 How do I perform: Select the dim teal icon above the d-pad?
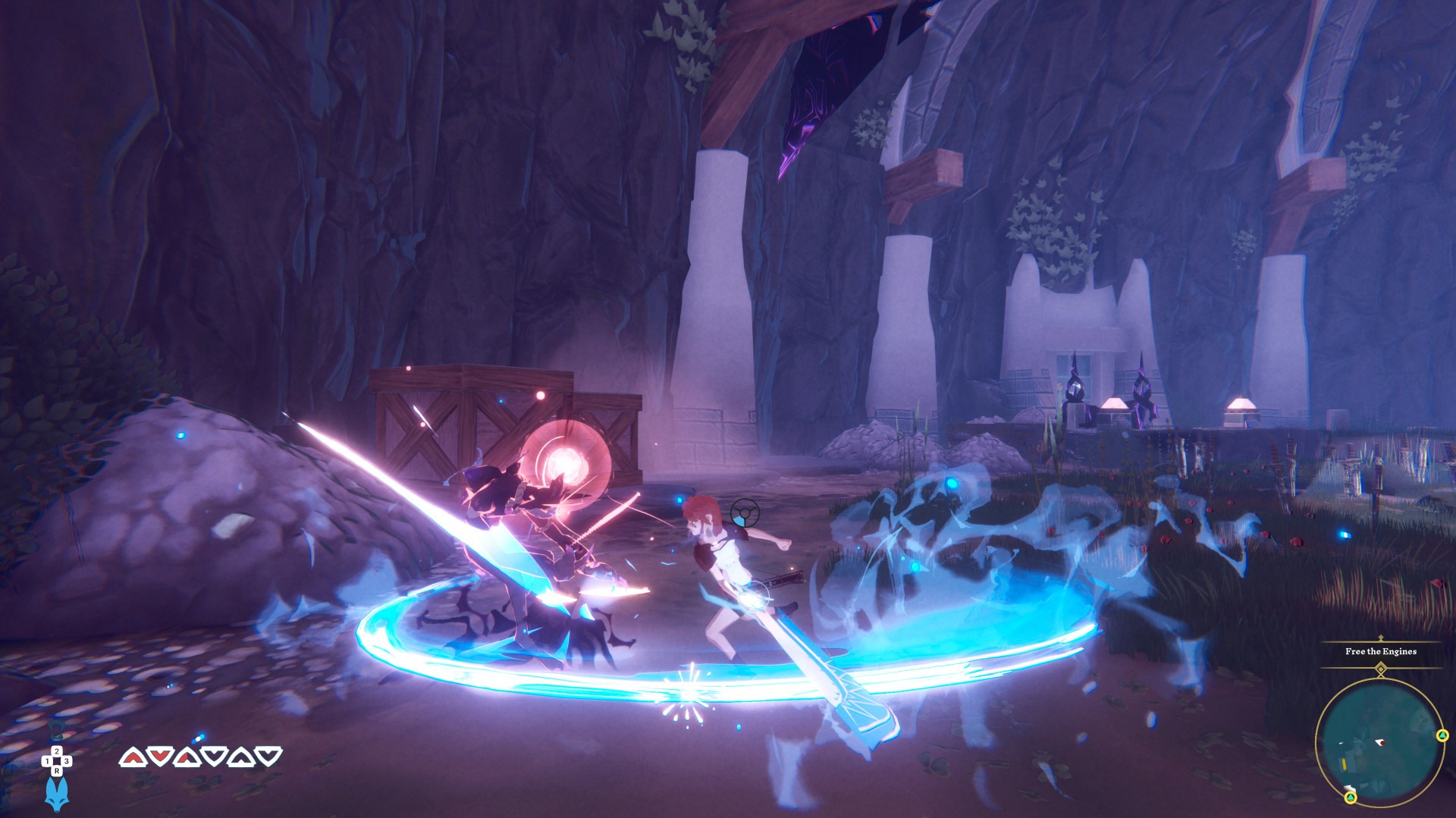57,729
